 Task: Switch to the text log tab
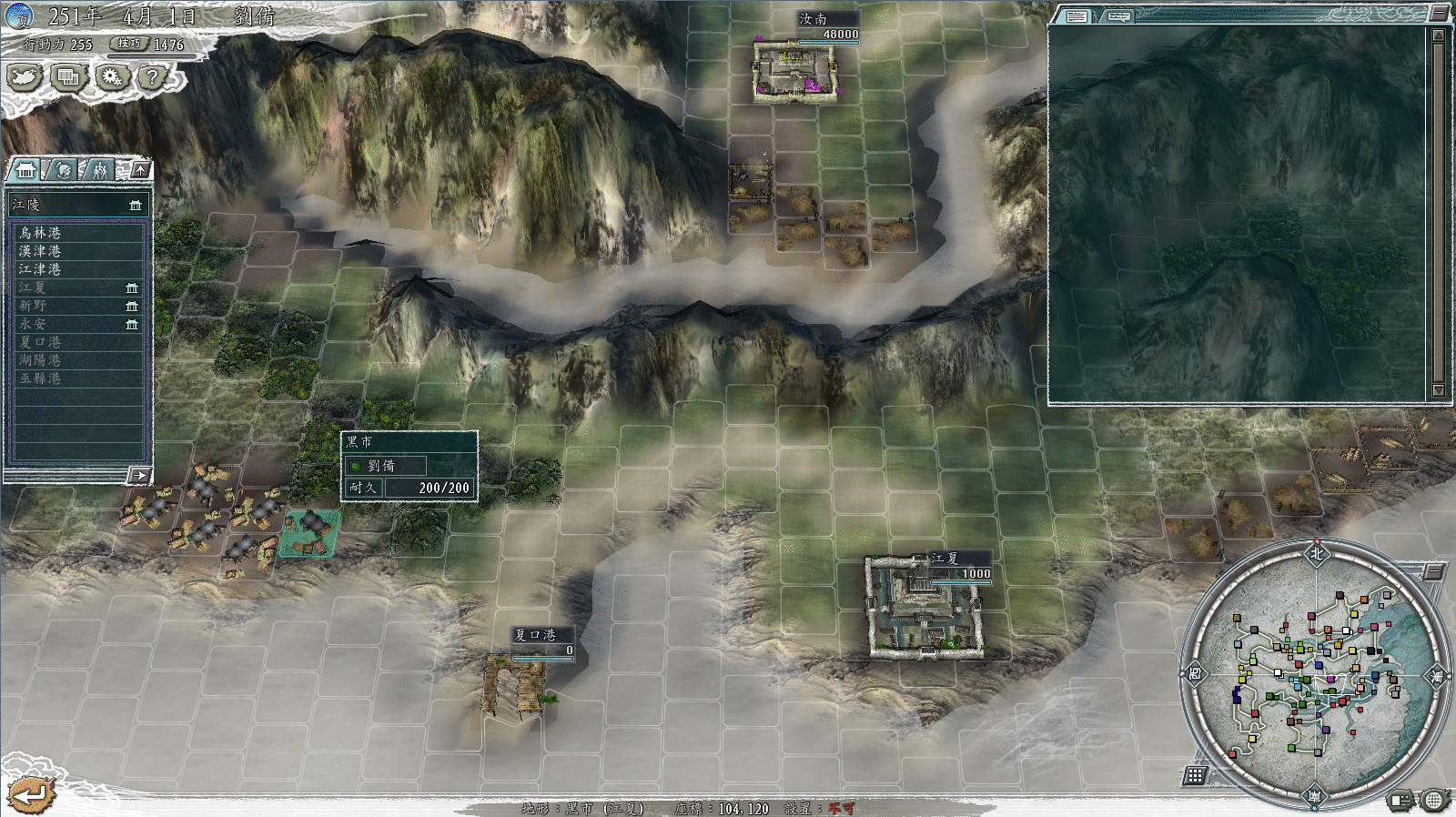[x=1077, y=16]
